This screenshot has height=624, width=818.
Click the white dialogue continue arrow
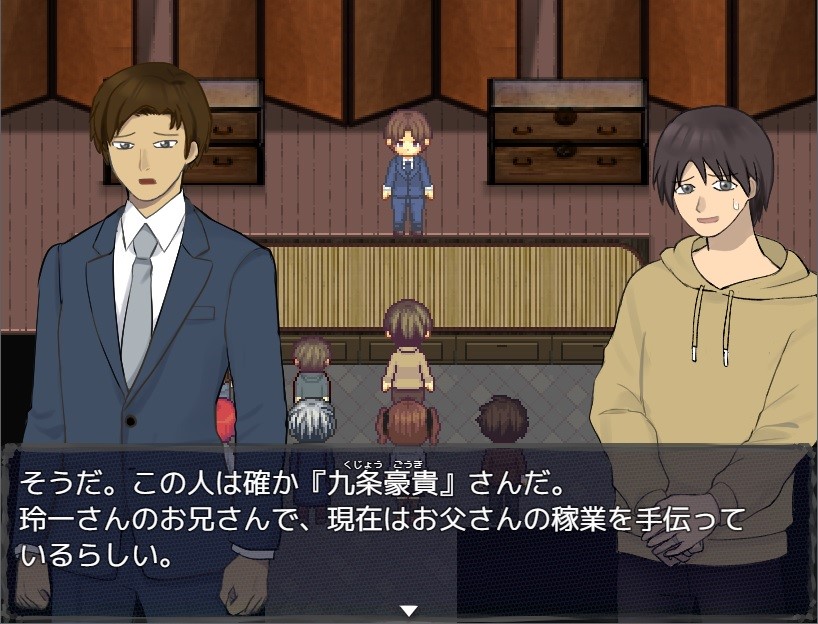click(x=408, y=610)
